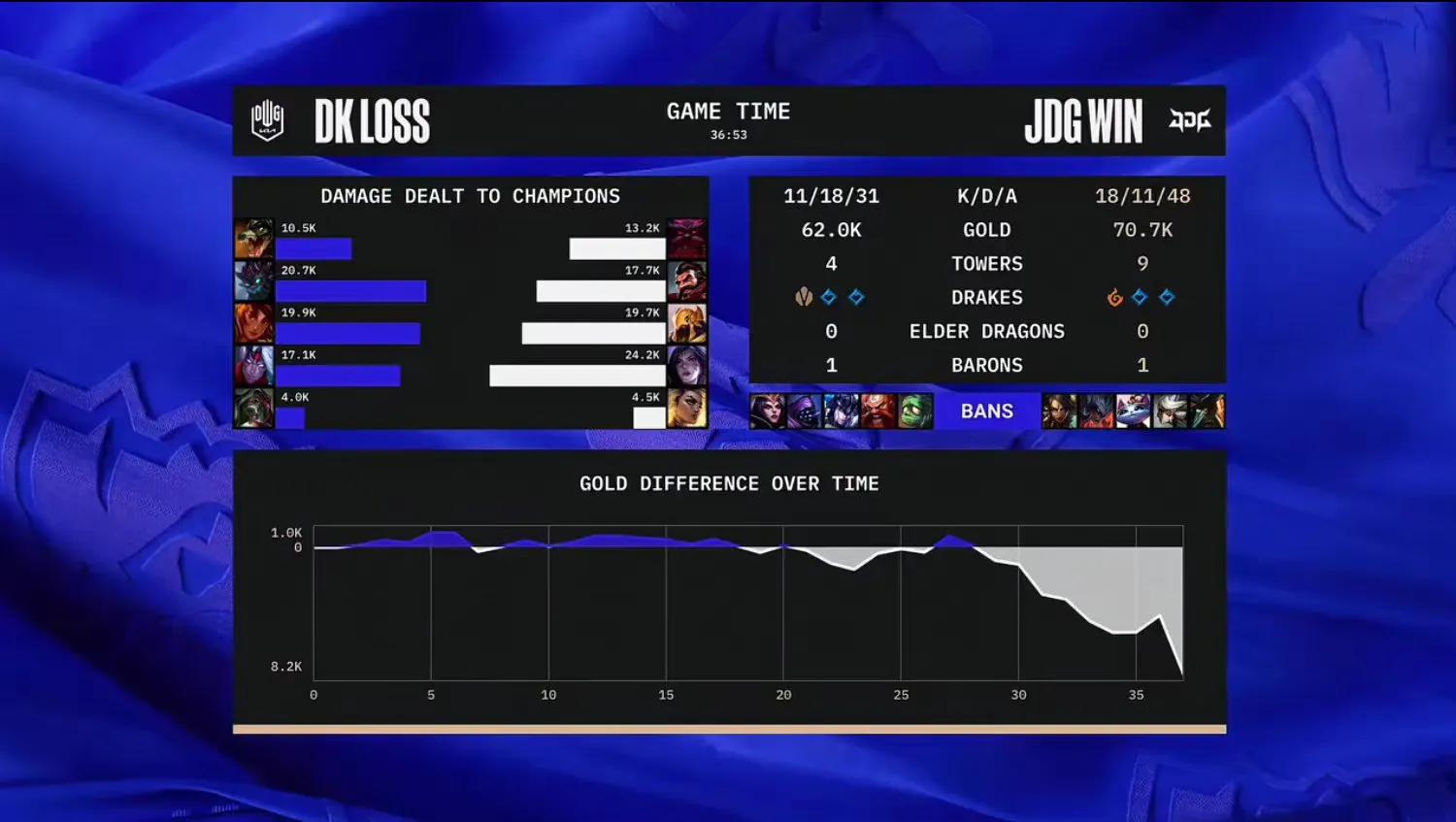Select the GOLD DIFFERENCE OVER TIME panel title
1456x822 pixels.
coord(729,482)
